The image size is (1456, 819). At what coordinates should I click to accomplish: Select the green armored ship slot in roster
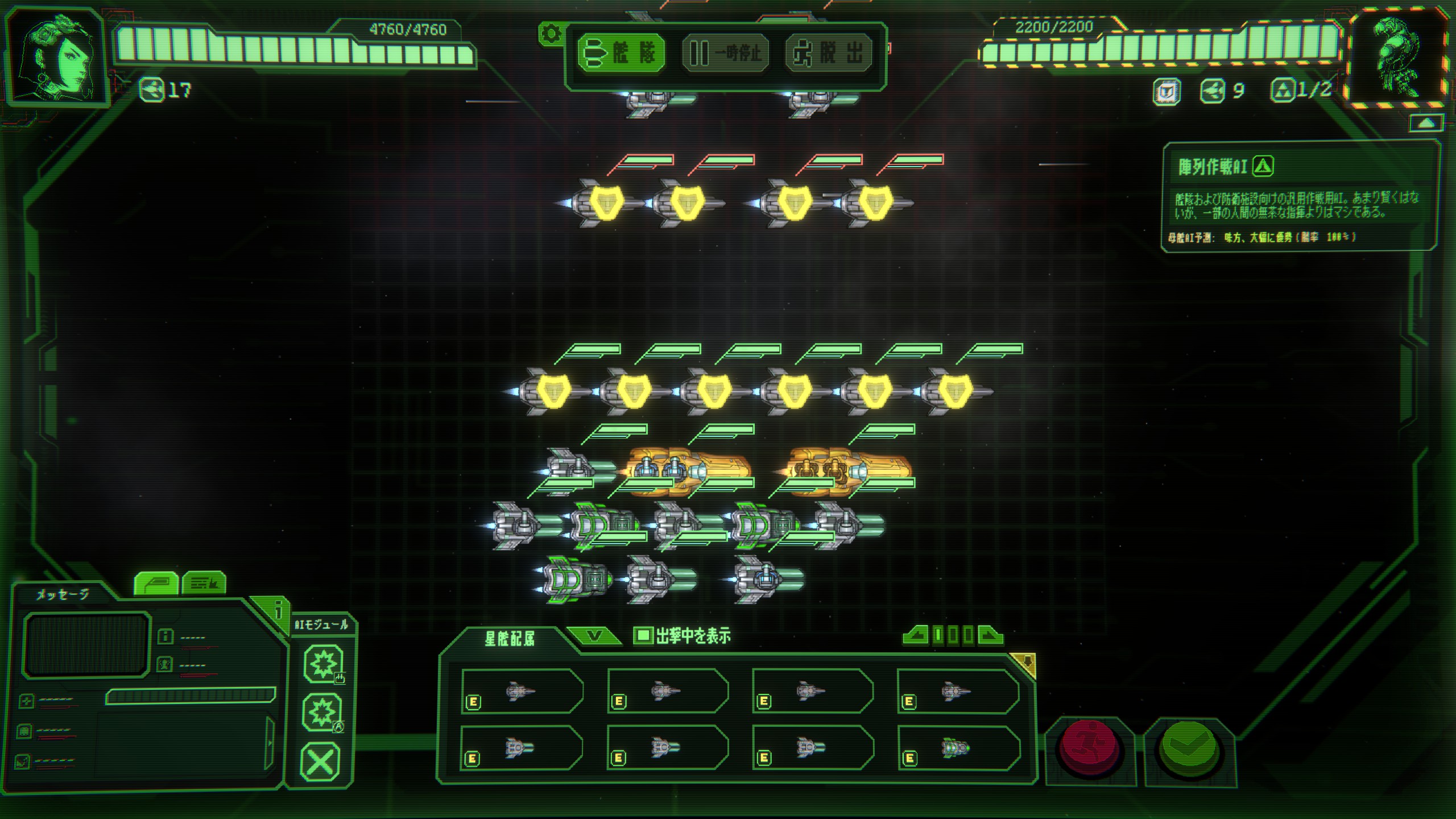pos(958,748)
